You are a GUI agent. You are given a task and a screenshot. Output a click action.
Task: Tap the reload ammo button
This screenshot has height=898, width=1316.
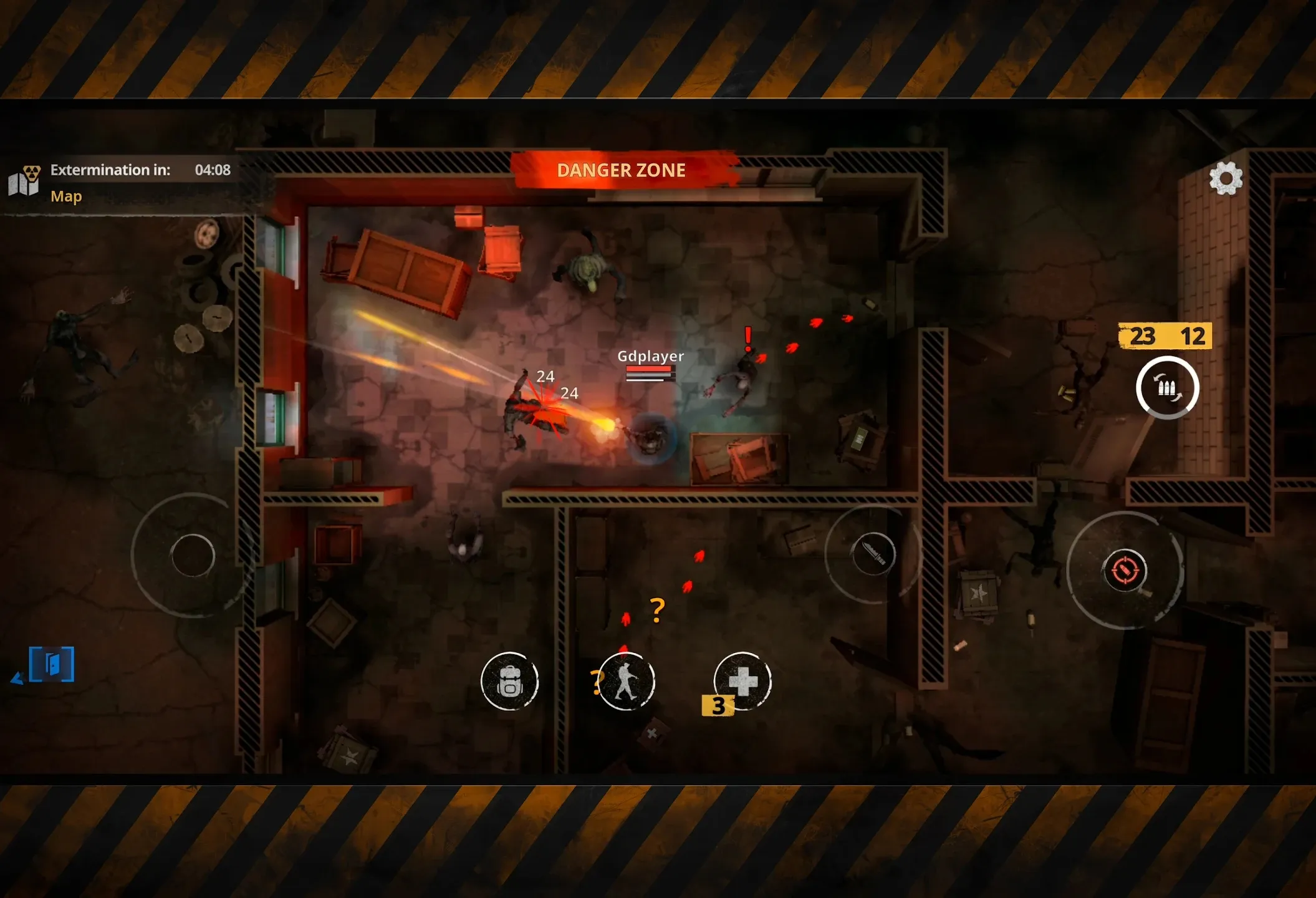(1167, 388)
